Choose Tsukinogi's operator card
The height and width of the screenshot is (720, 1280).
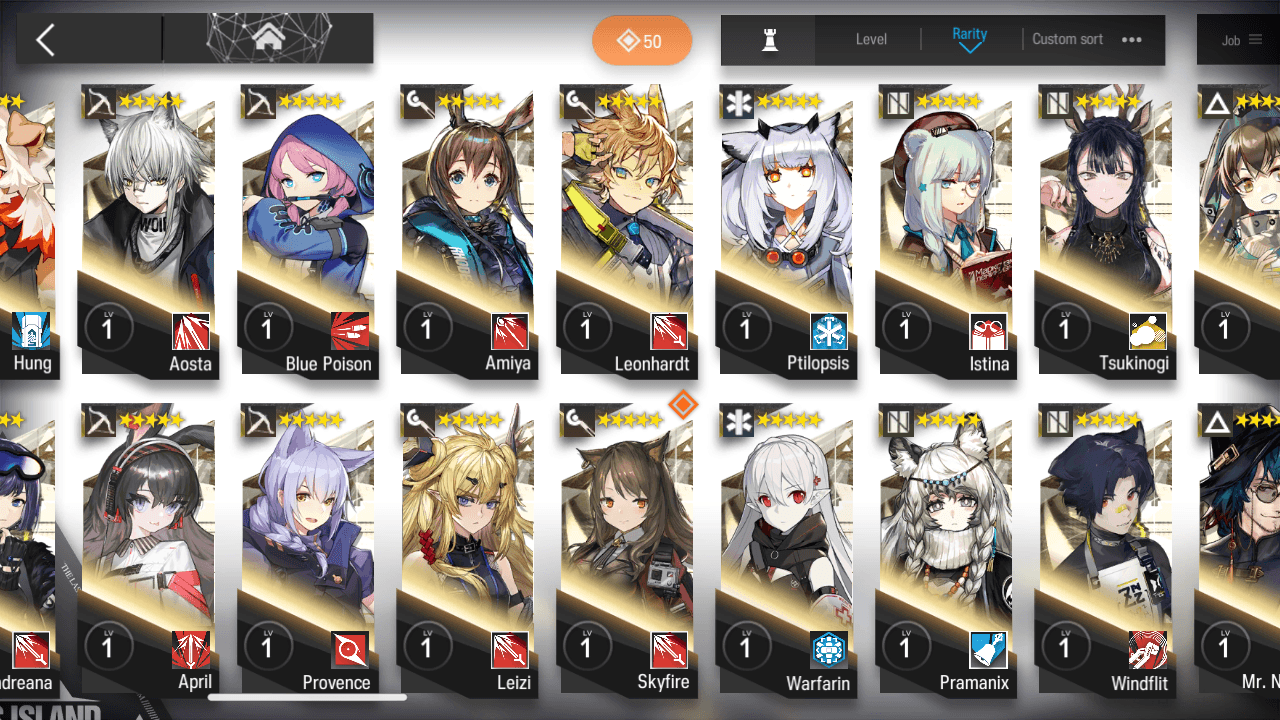click(x=1106, y=230)
